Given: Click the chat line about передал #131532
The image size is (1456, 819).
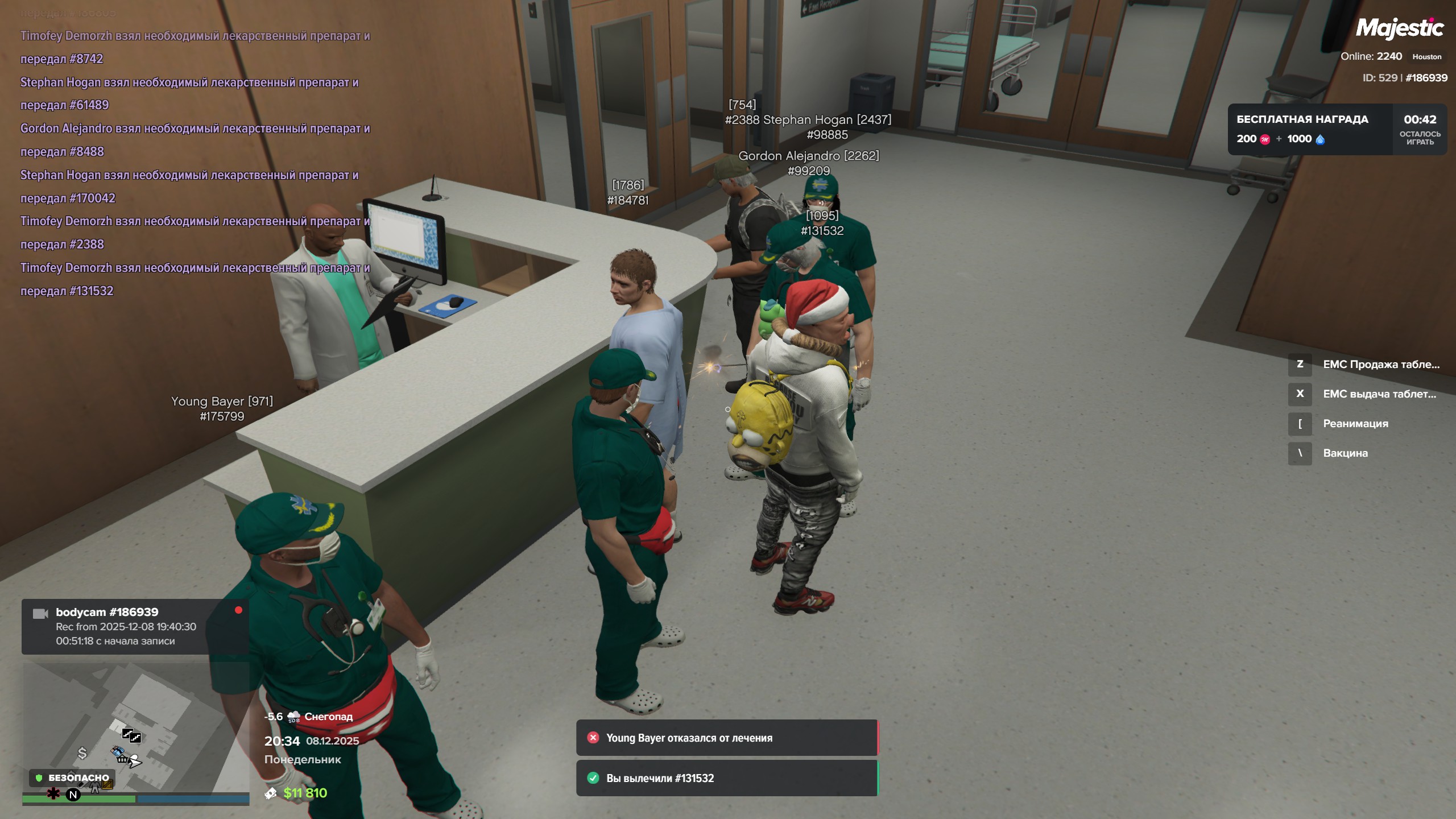Looking at the screenshot, I should (67, 291).
